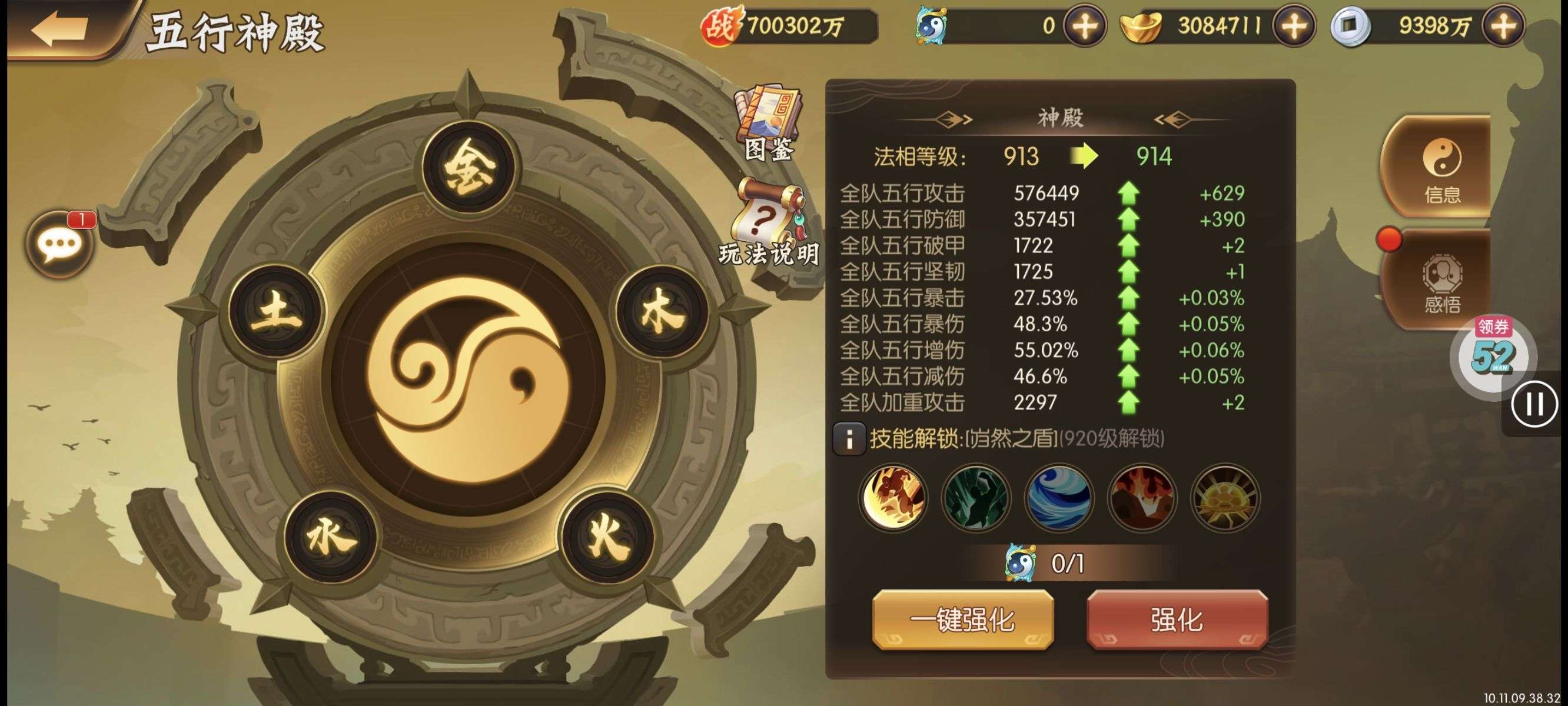
Task: Open the 领券 52 coupon floating badge
Action: tap(1492, 352)
